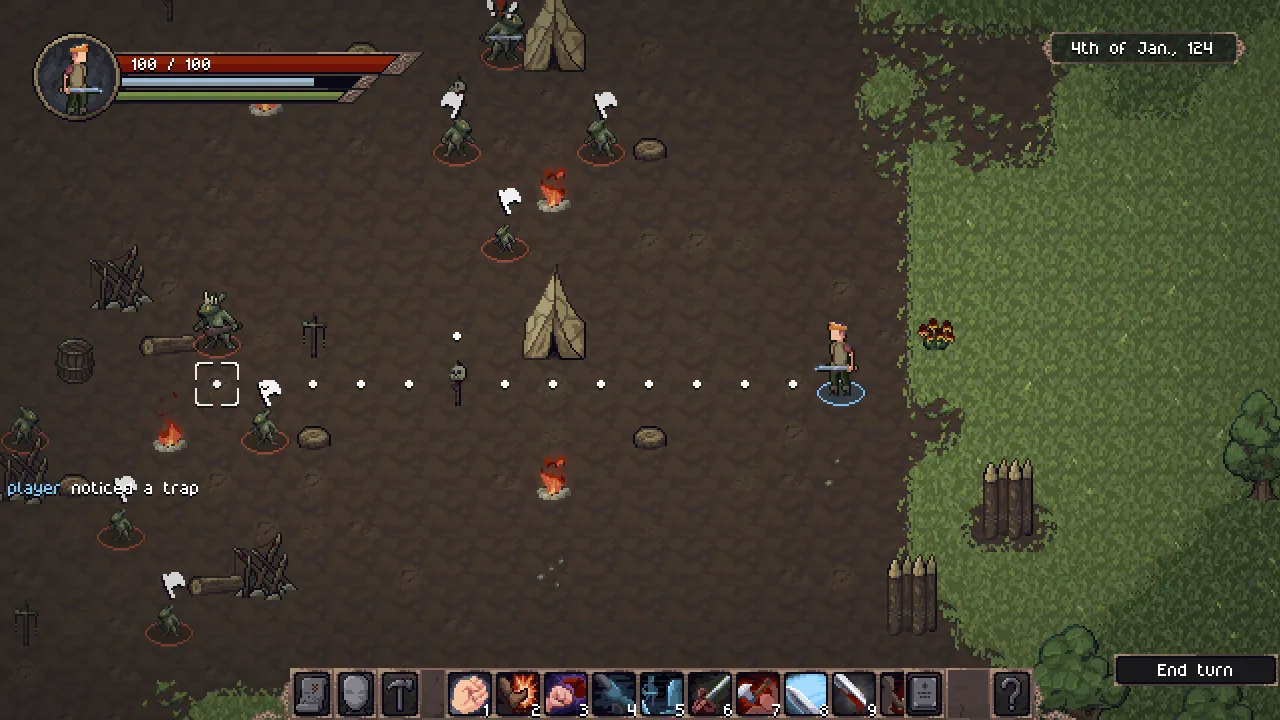Click the player name in the message log
1280x720 pixels.
click(x=33, y=488)
